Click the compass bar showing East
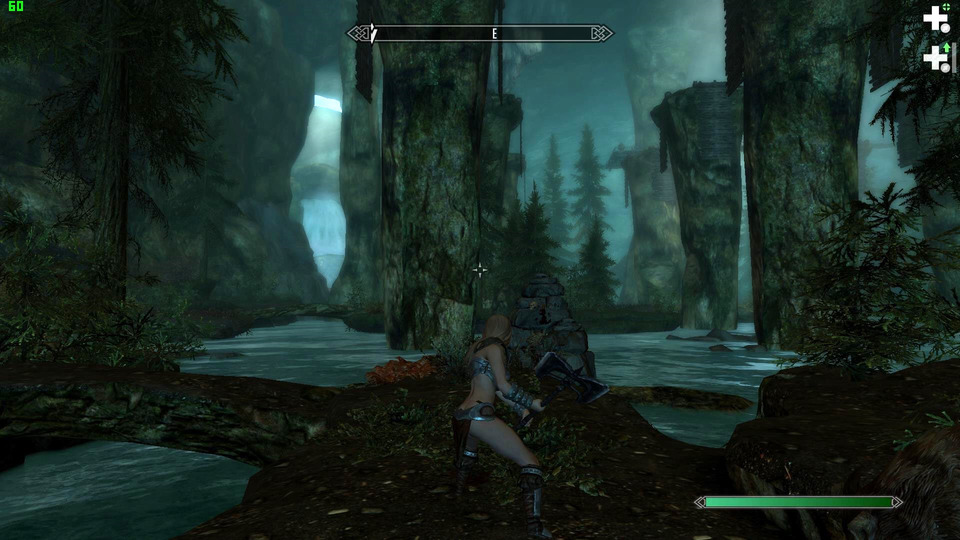The image size is (960, 540). [480, 33]
